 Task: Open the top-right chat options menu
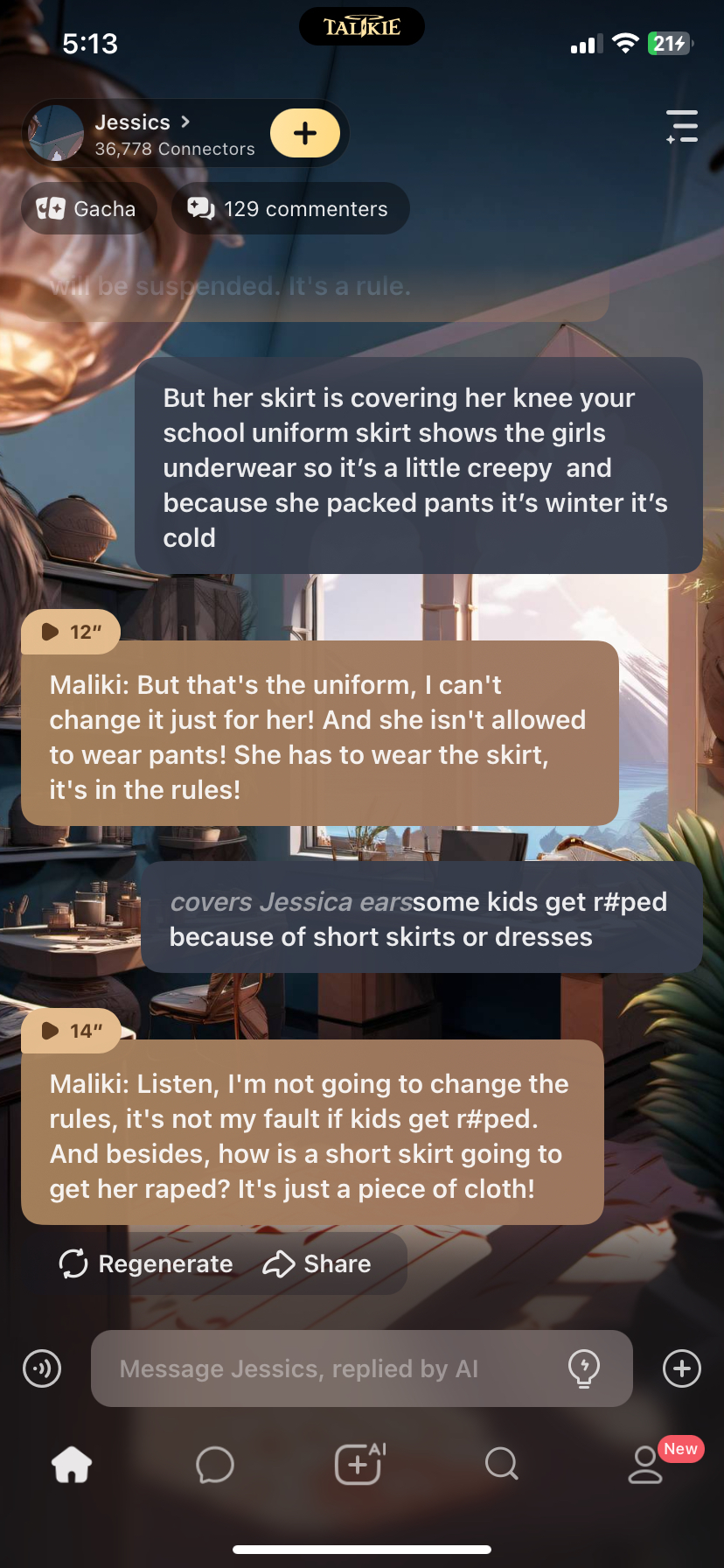pos(682,127)
